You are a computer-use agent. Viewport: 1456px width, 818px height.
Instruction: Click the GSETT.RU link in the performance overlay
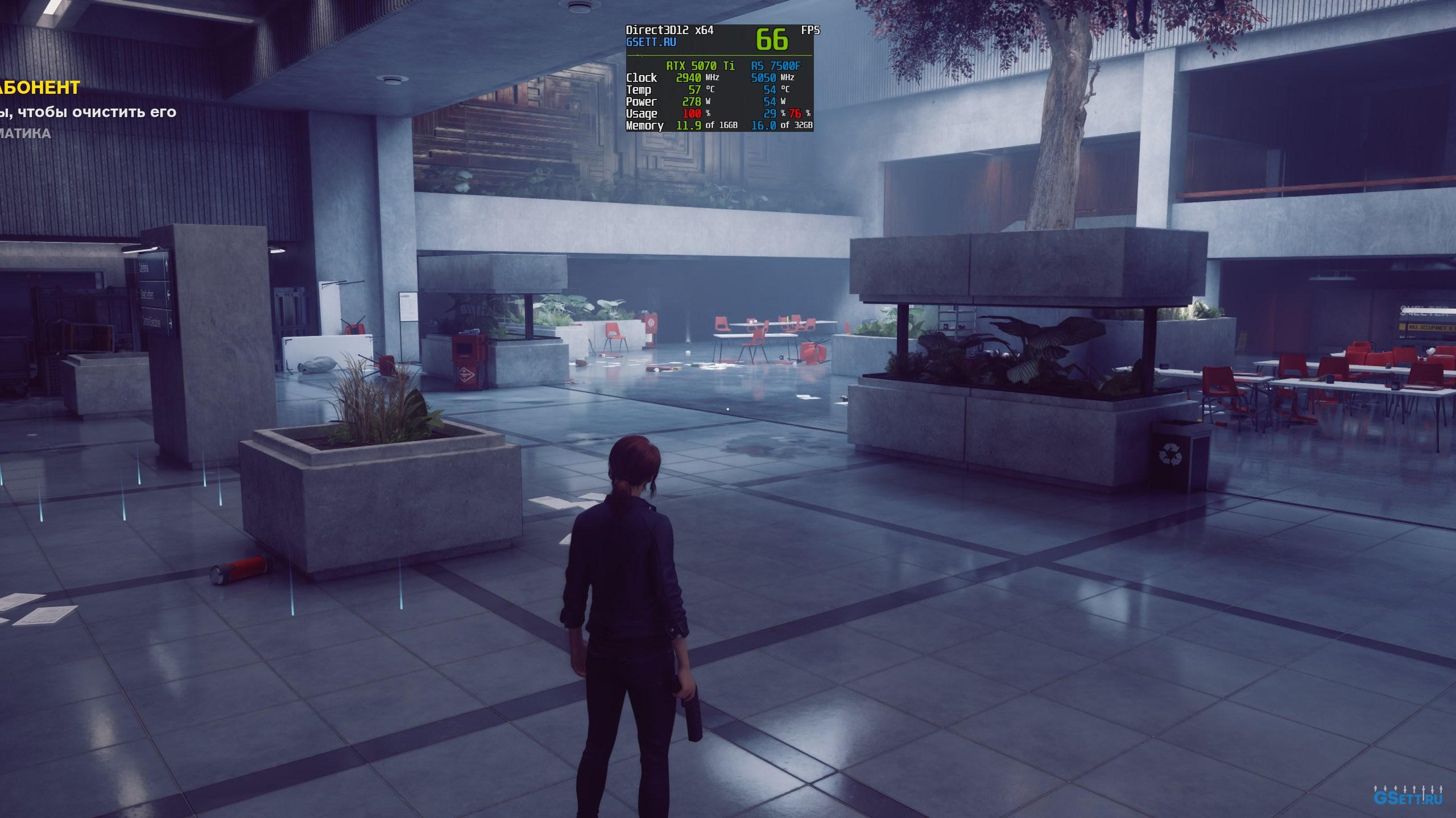[651, 42]
